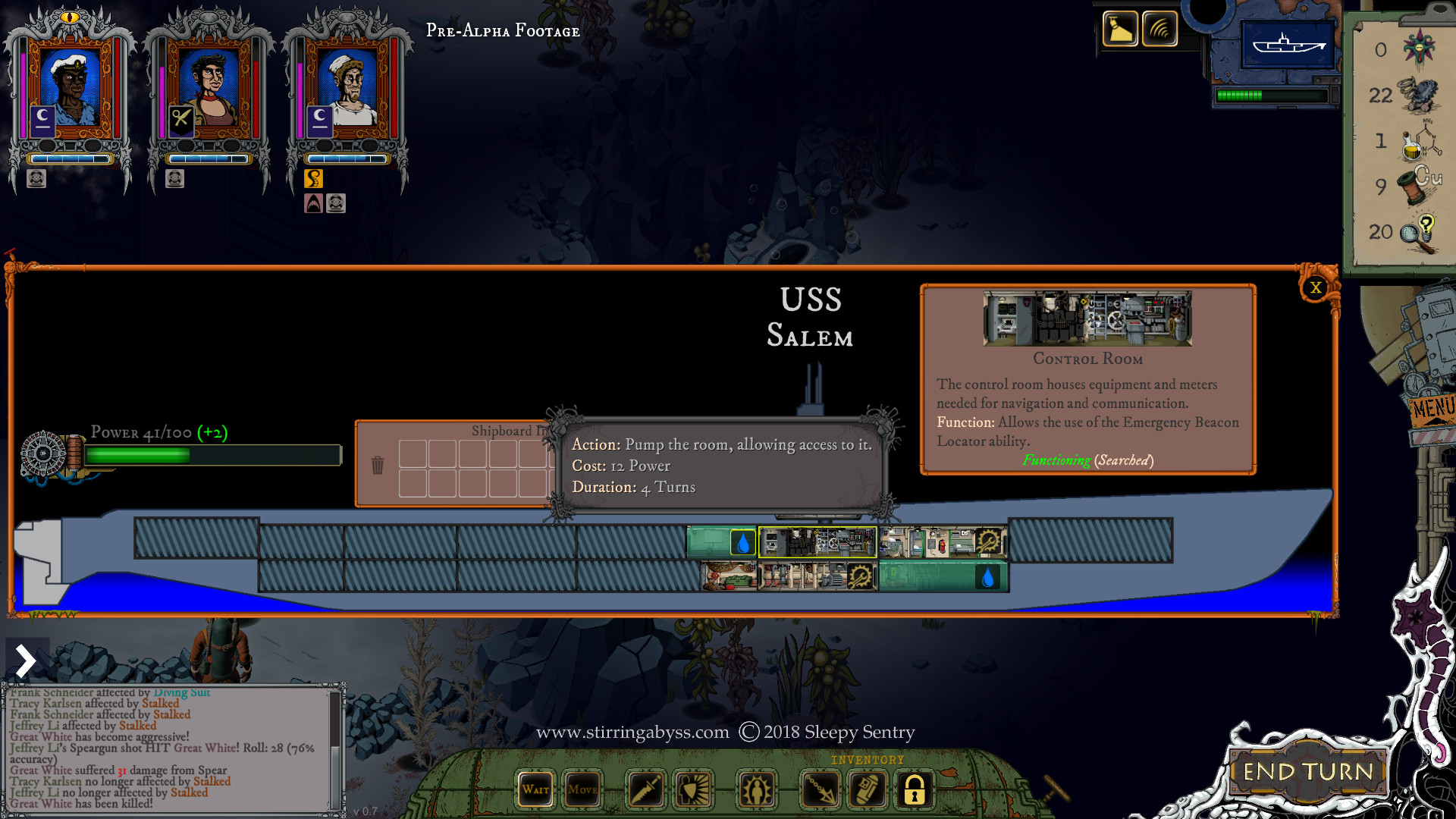Select the canister inventory item
Screen dimensions: 1456x819
pos(867,789)
